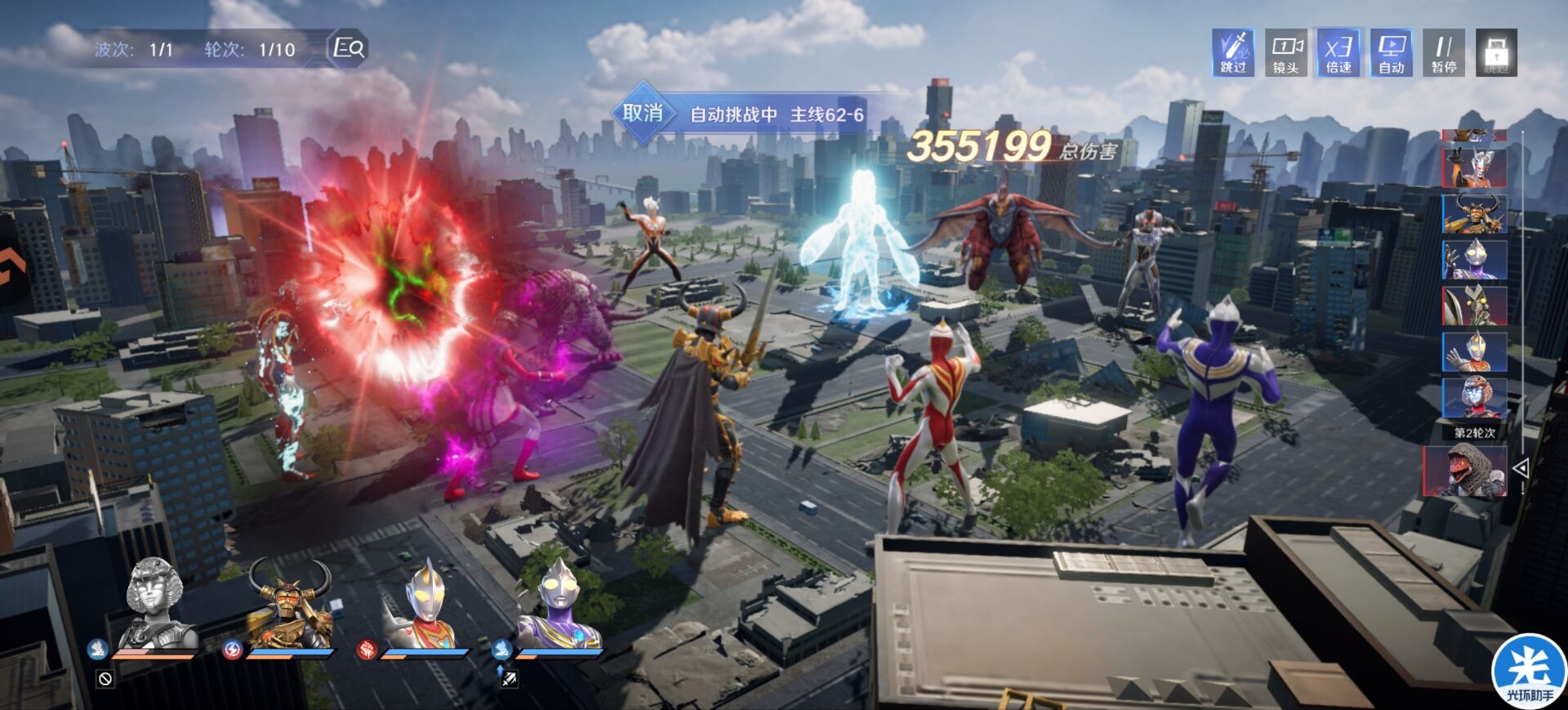Select the purple Ultraman Tiga portrait in the team bar
This screenshot has height=710, width=1568.
click(x=560, y=605)
